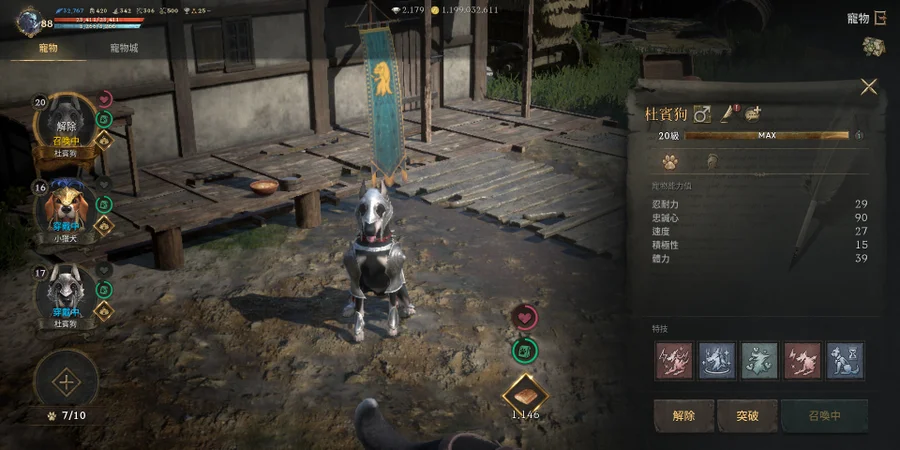Open the 寵物城 tab
This screenshot has width=900, height=450.
124,47
